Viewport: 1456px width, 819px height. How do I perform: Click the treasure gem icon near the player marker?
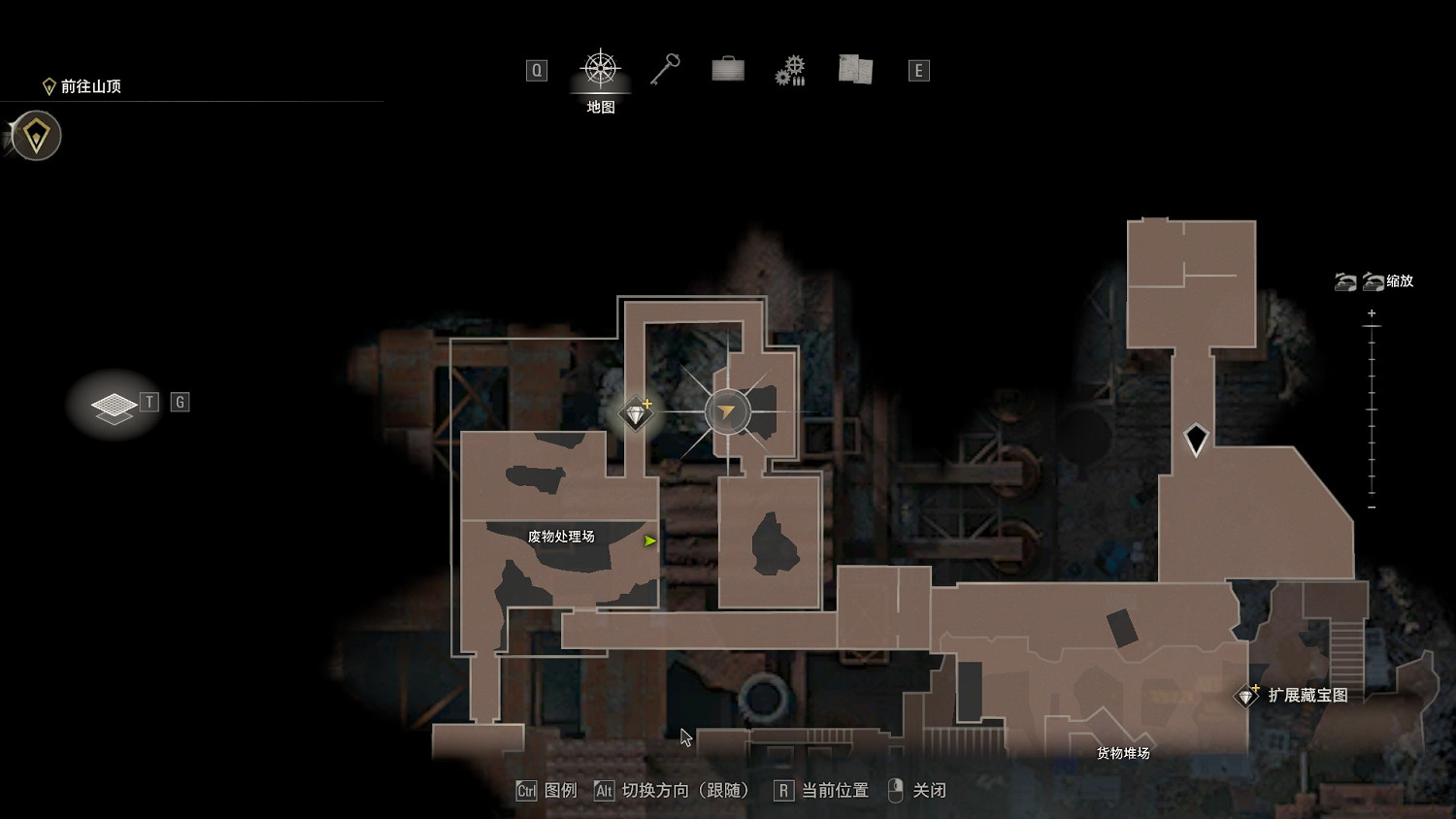[636, 411]
